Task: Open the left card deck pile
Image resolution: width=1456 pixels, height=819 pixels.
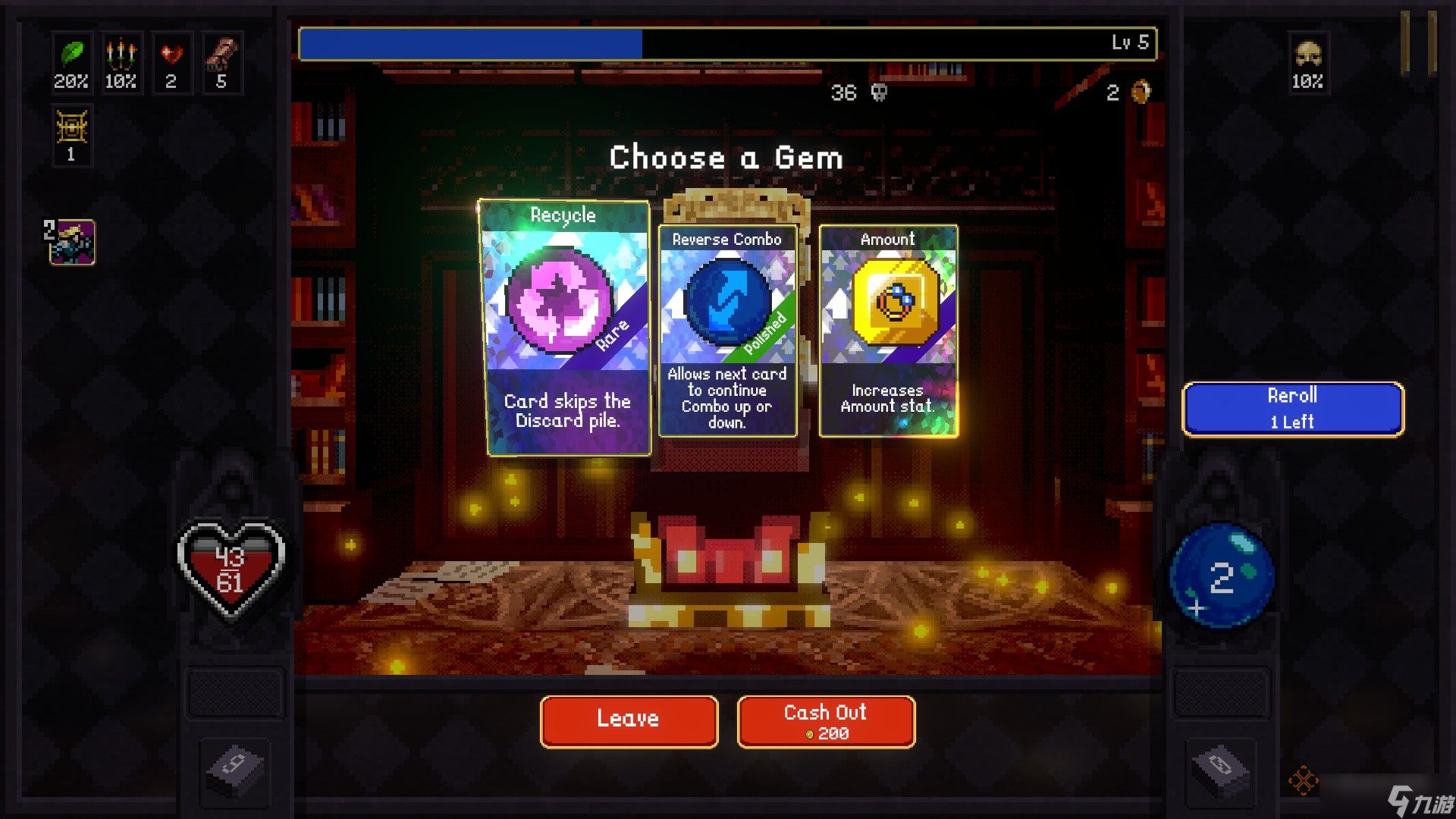Action: point(235,768)
